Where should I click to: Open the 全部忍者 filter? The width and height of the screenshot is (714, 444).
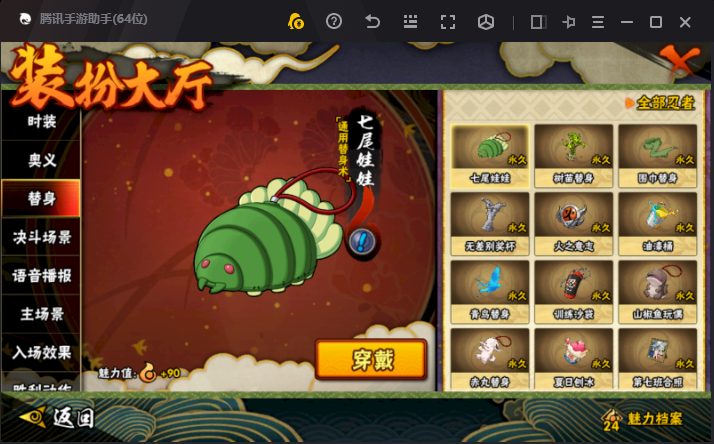658,103
